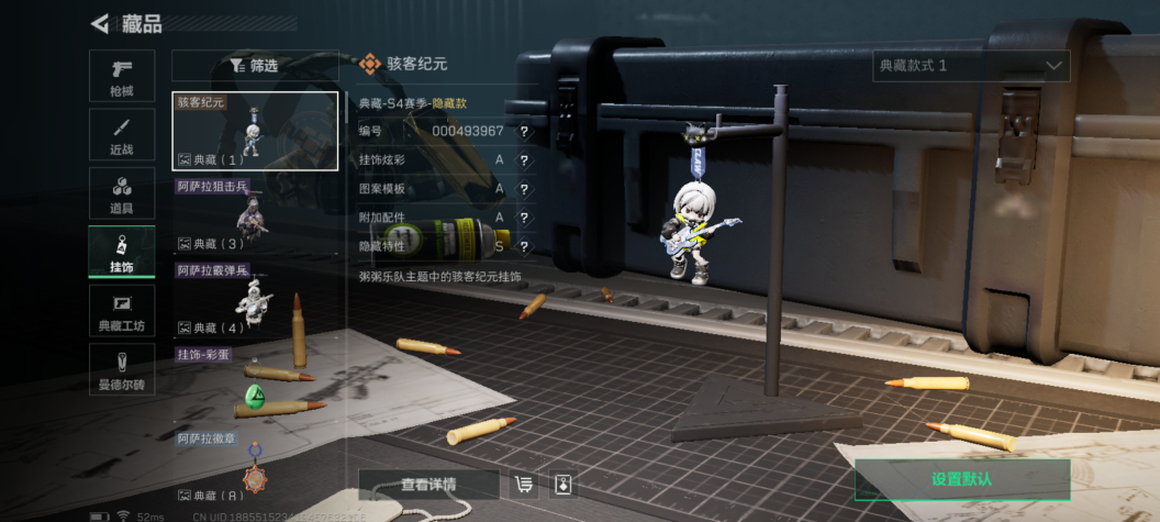The width and height of the screenshot is (1160, 522).
Task: Click the 查看详情 button
Action: click(x=428, y=485)
